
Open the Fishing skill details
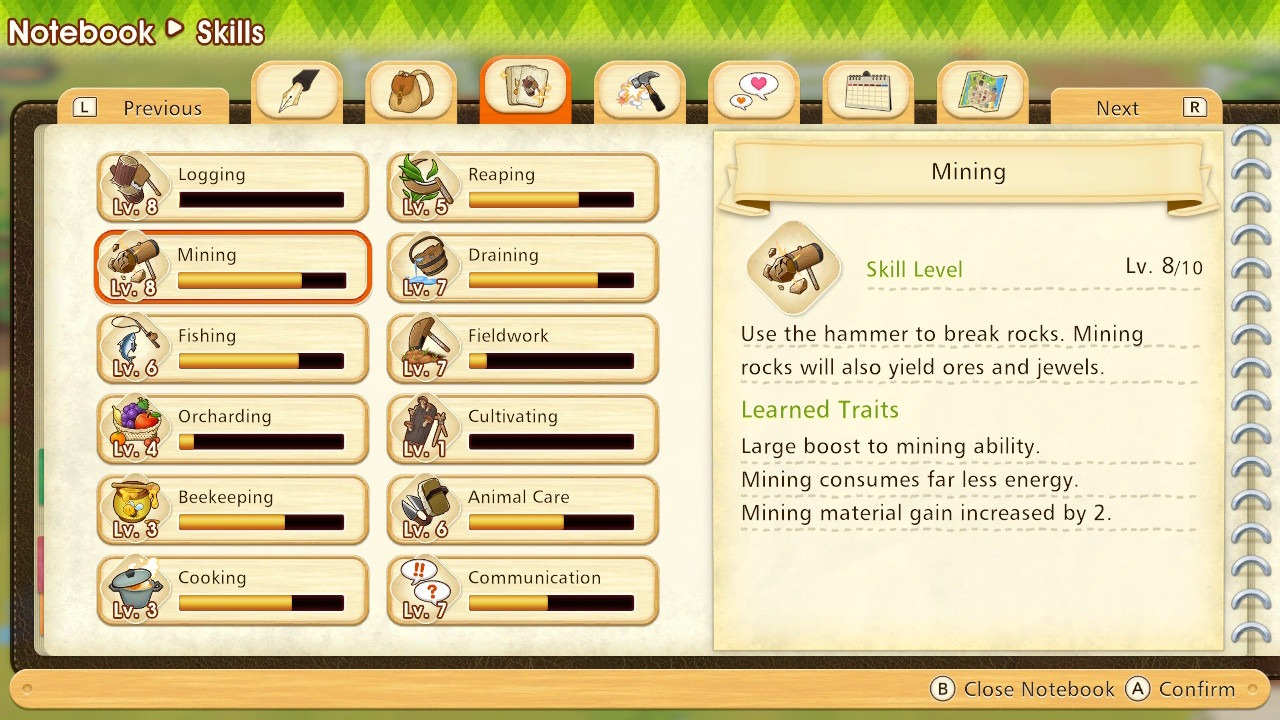click(233, 349)
